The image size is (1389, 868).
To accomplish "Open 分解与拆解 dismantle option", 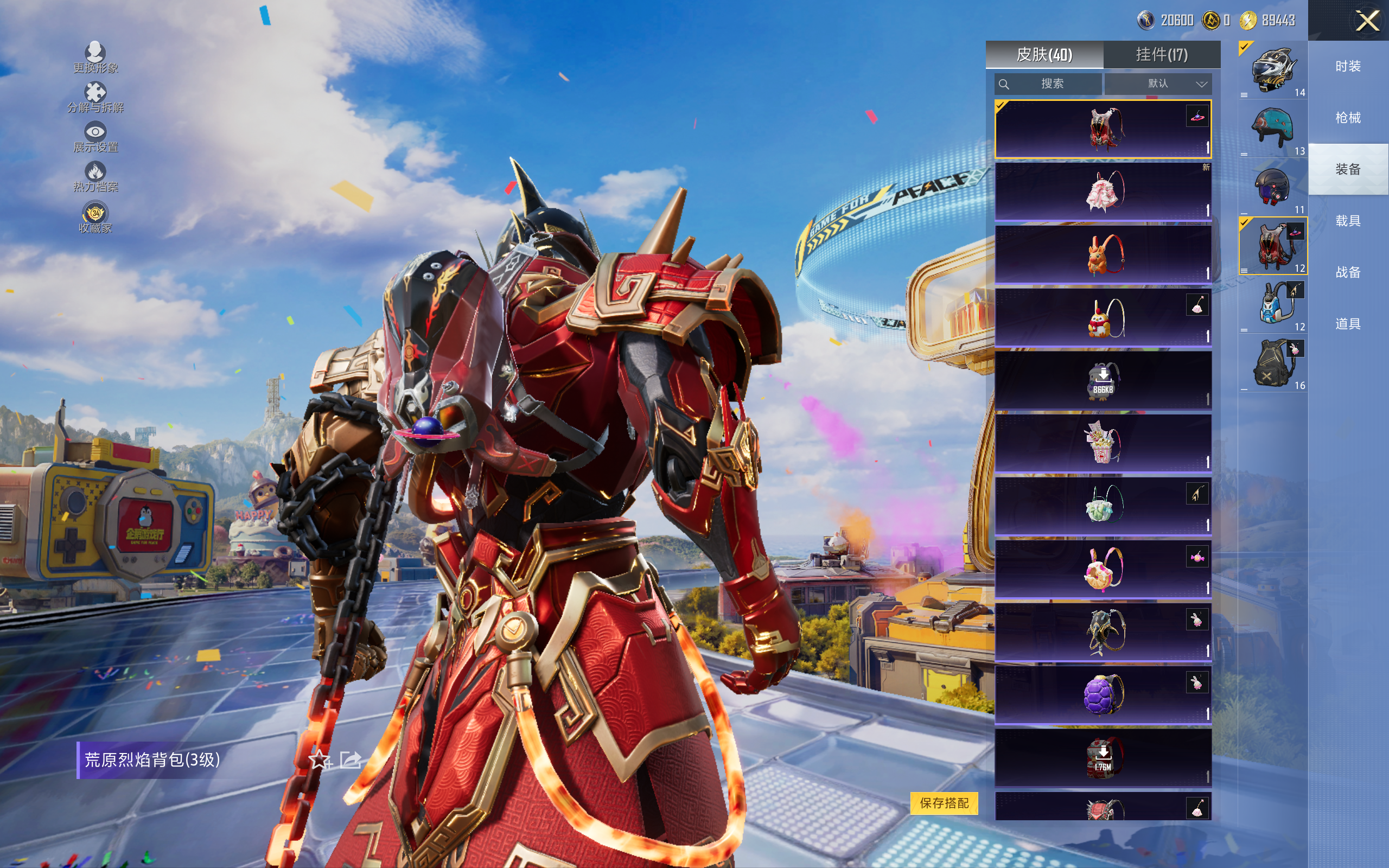I will [x=95, y=97].
